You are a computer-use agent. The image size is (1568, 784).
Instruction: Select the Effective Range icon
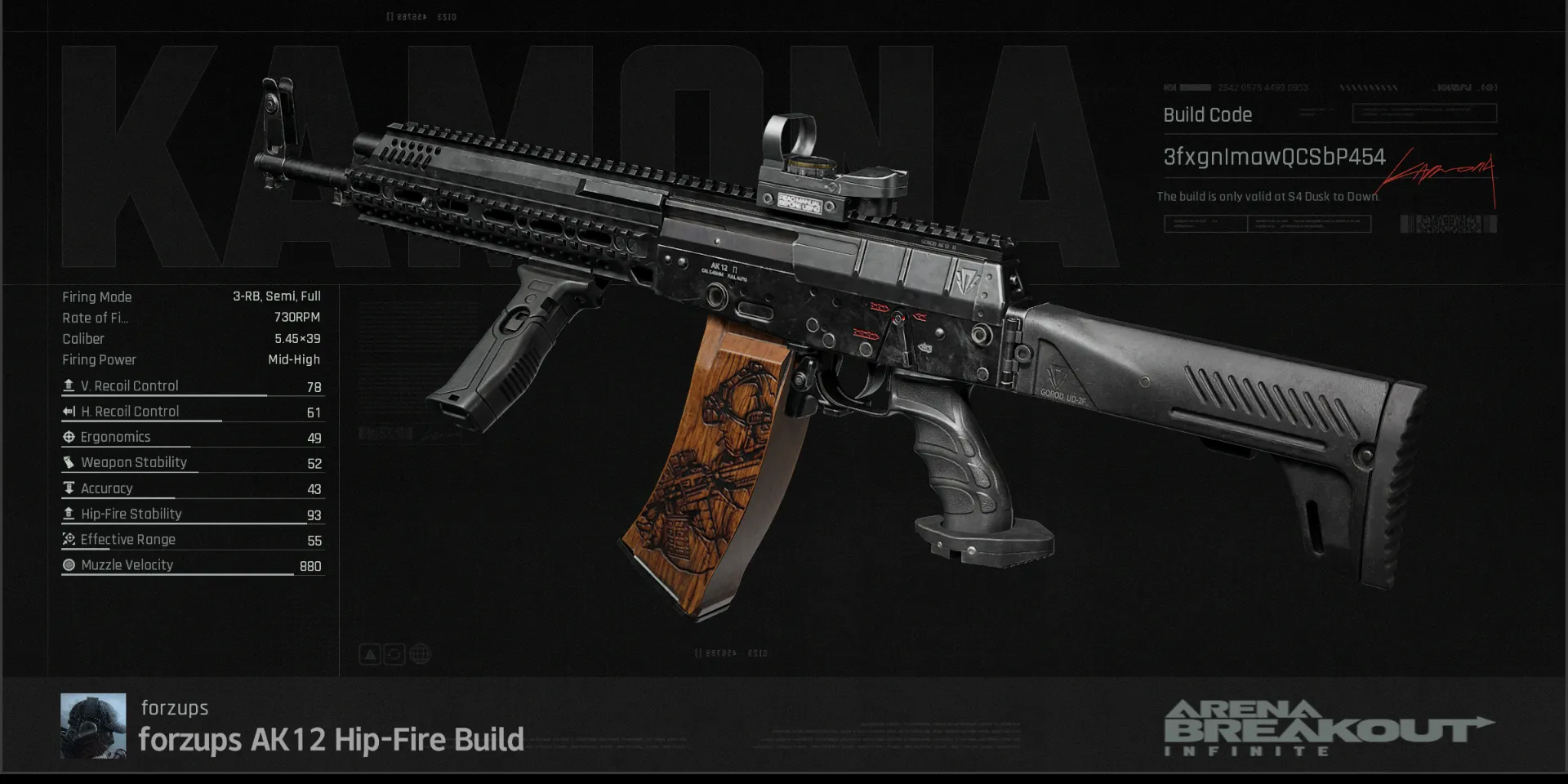(69, 539)
